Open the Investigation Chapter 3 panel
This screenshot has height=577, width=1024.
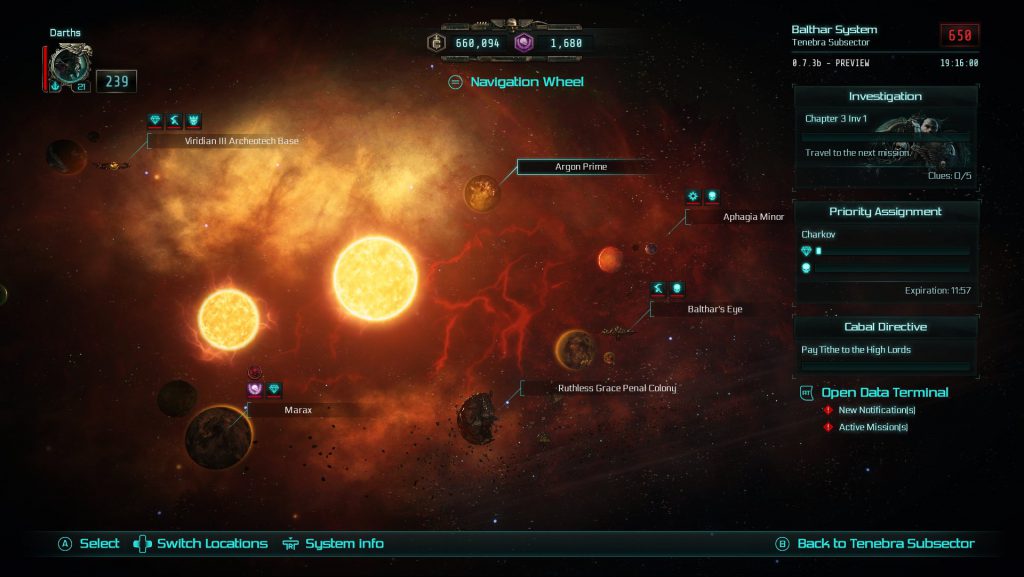[x=885, y=138]
